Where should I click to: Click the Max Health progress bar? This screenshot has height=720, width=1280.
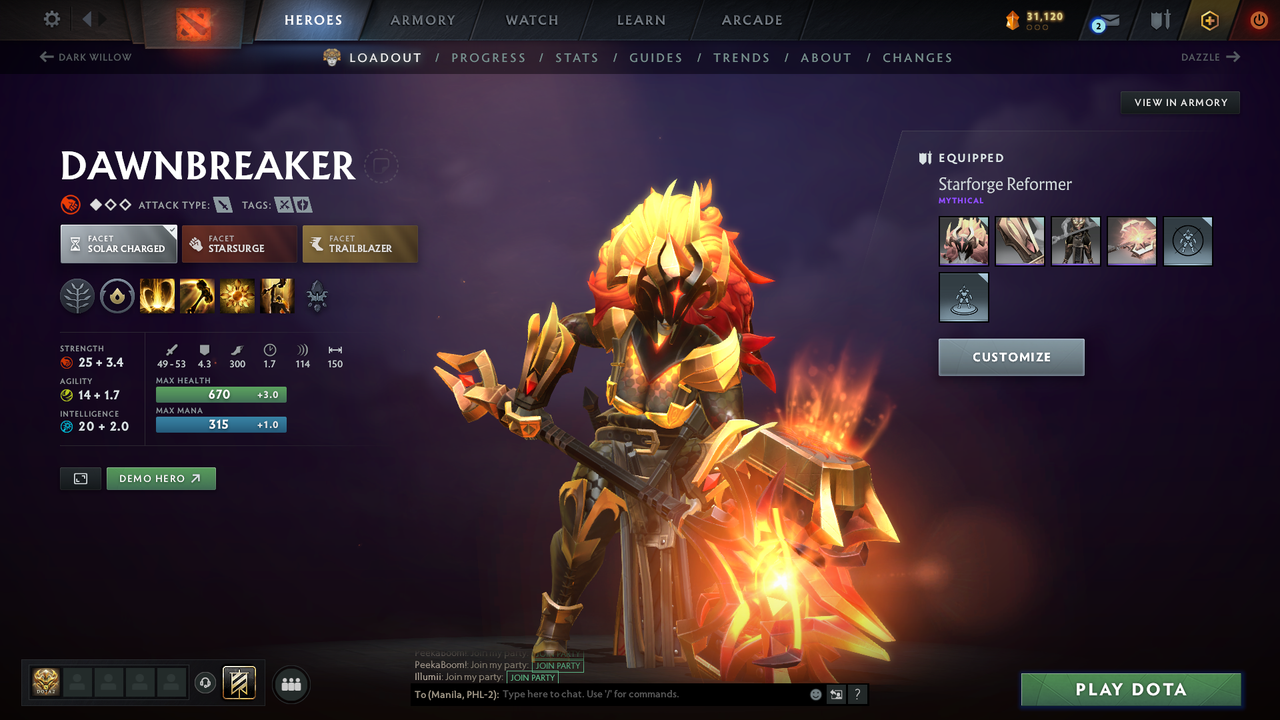[x=220, y=395]
